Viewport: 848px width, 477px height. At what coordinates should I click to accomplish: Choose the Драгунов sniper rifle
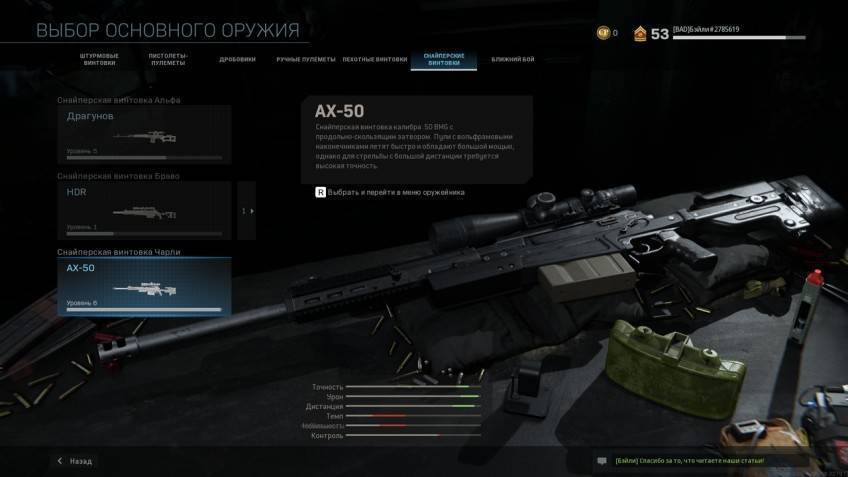[x=144, y=134]
